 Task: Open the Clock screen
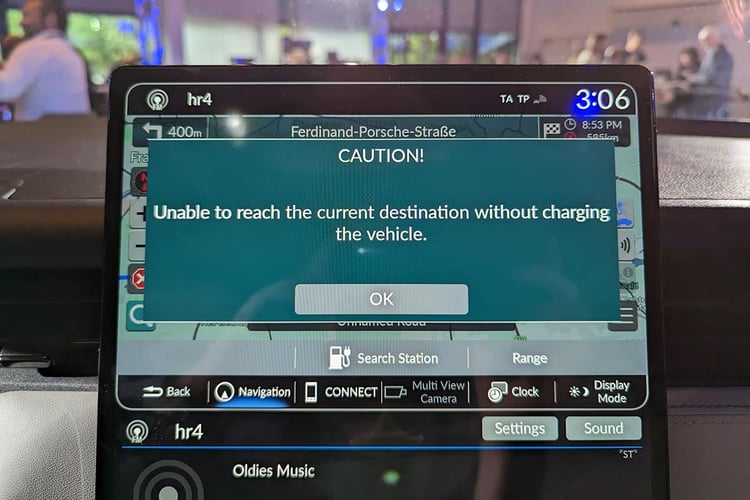(513, 392)
